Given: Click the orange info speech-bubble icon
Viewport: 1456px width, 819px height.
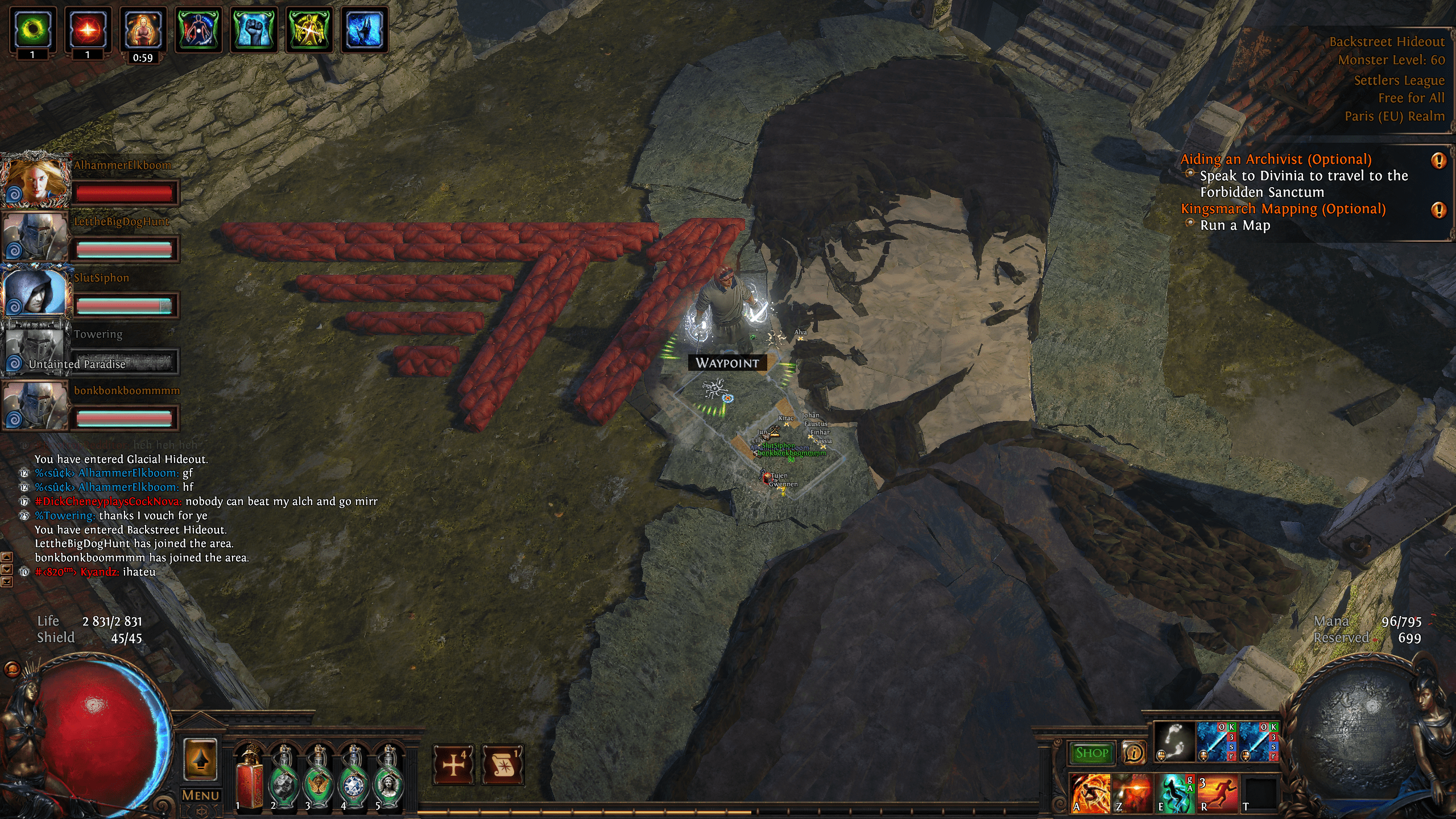Looking at the screenshot, I should pos(1134,753).
